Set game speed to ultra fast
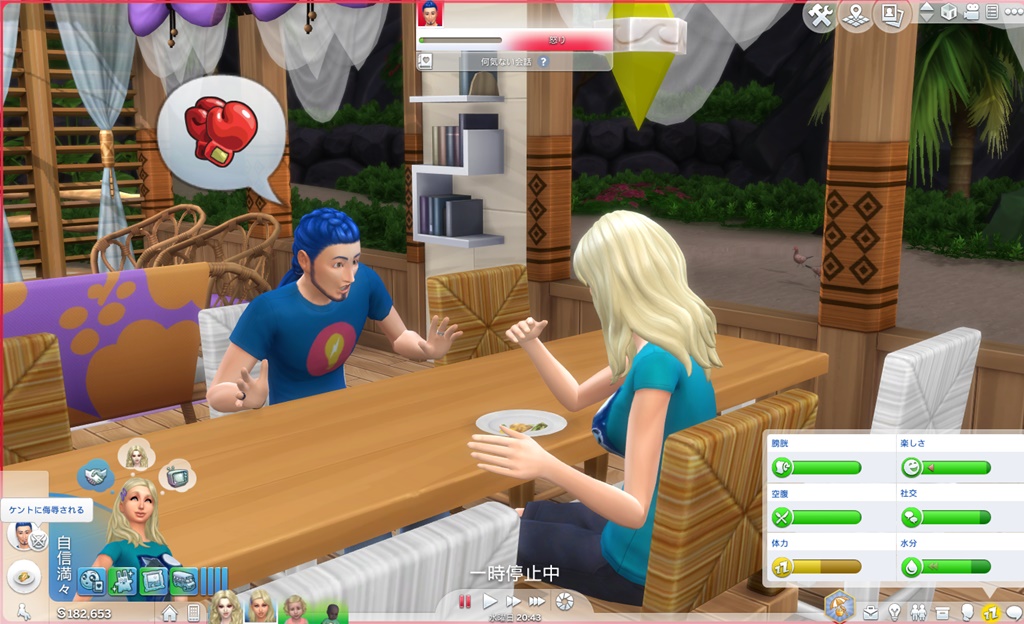Viewport: 1024px width, 624px height. pyautogui.click(x=537, y=601)
